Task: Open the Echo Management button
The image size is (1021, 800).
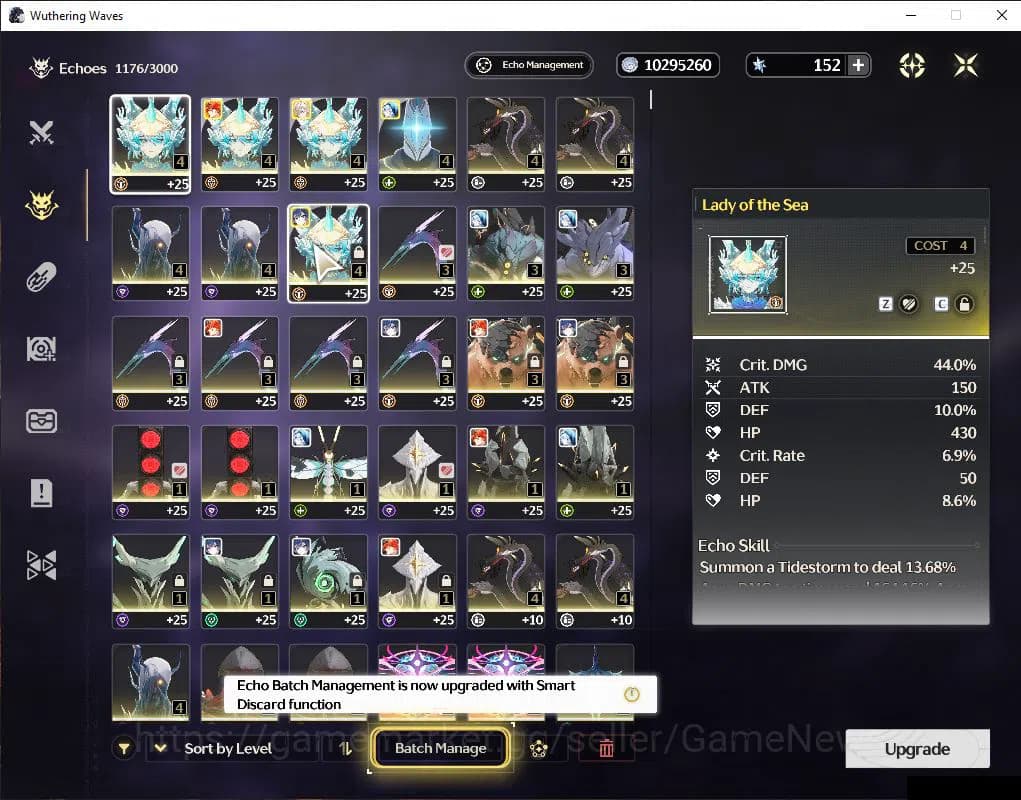Action: tap(529, 65)
